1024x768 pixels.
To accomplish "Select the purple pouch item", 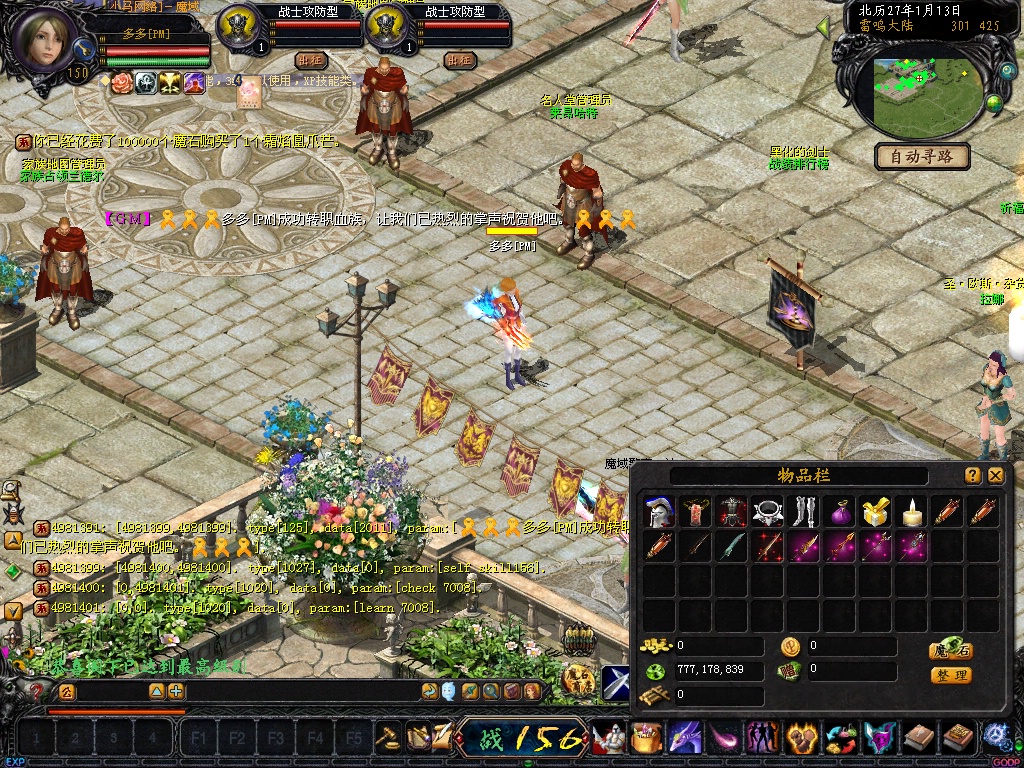I will 840,513.
